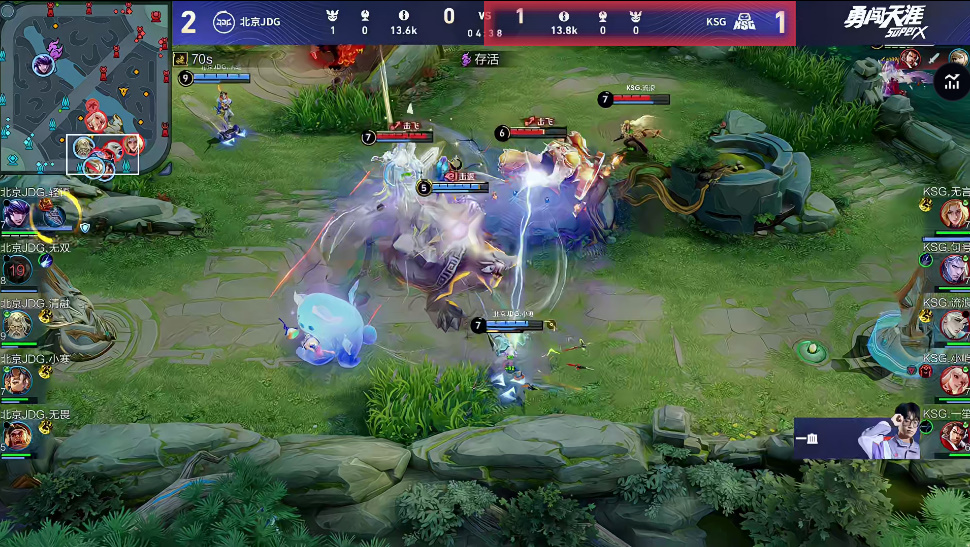The height and width of the screenshot is (547, 970).
Task: Select KSG.无言's hero portrait
Action: [953, 213]
